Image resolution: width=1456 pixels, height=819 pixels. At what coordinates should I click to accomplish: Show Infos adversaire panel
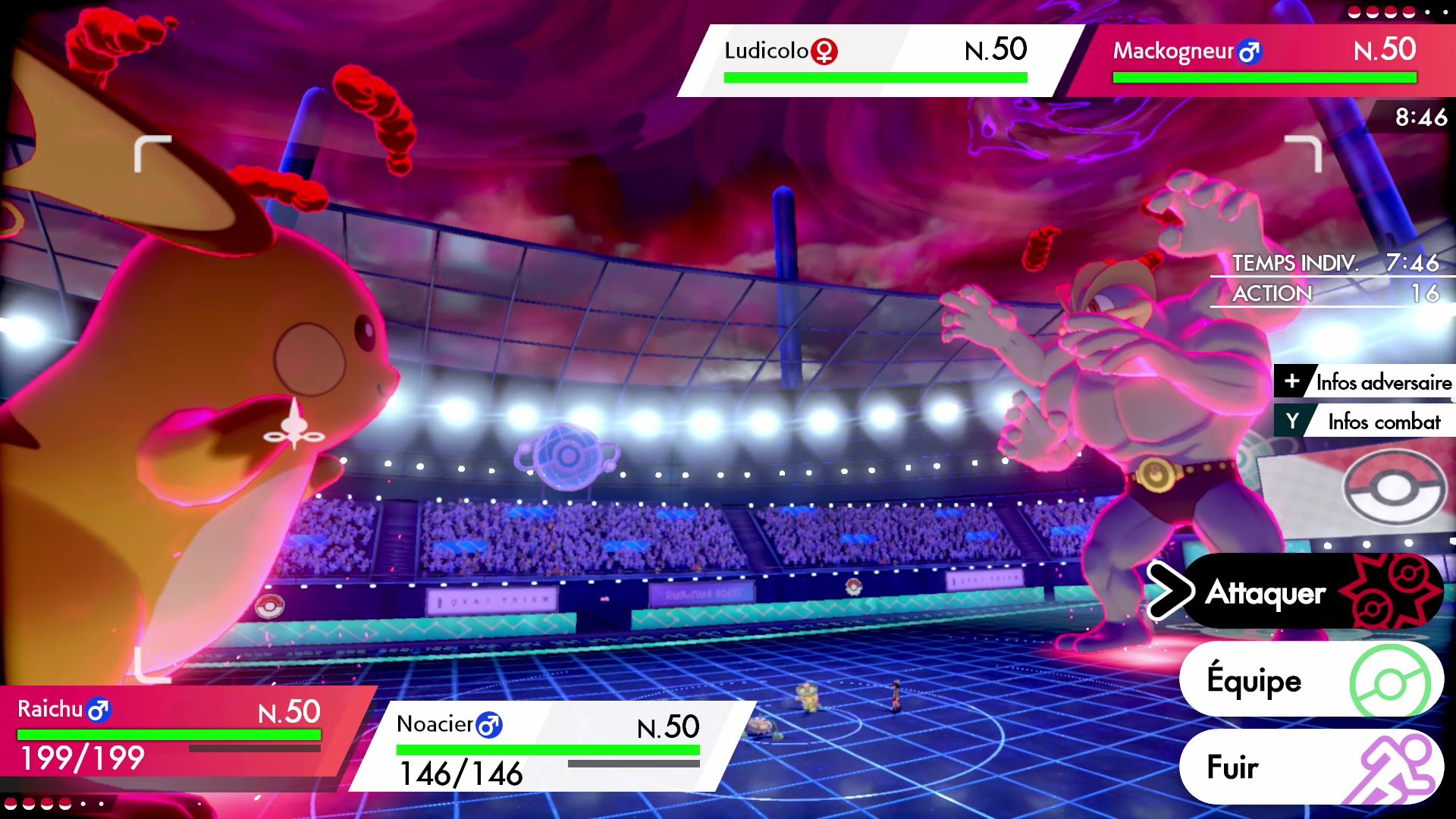pyautogui.click(x=1367, y=382)
